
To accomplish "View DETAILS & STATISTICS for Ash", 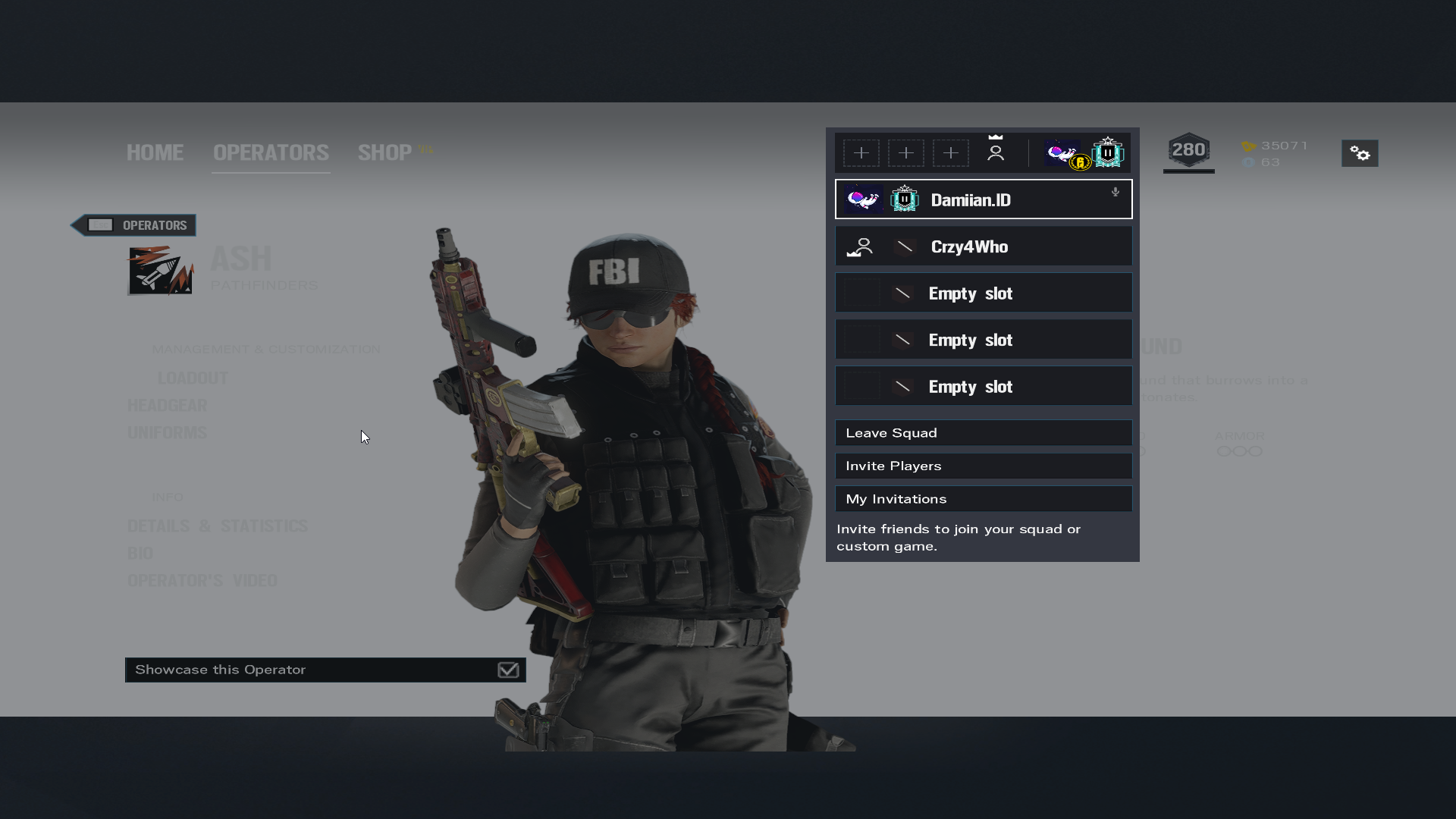I will (x=218, y=526).
